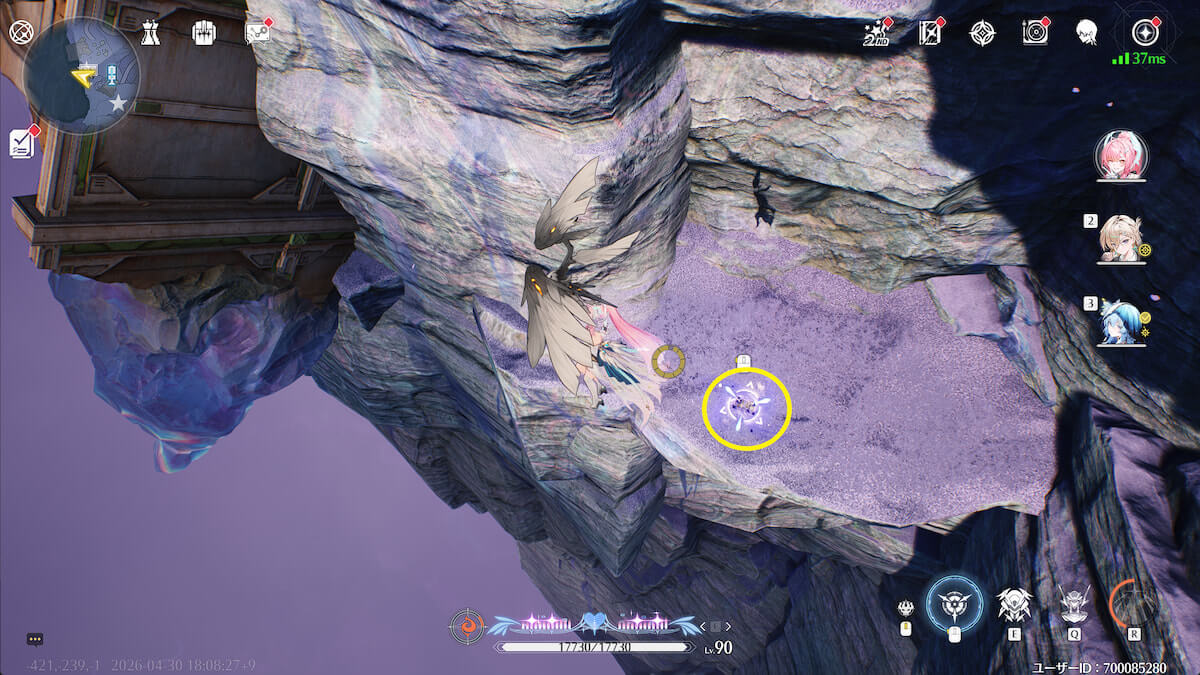The height and width of the screenshot is (675, 1200).
Task: Open the record turntable icon
Action: coord(1035,32)
